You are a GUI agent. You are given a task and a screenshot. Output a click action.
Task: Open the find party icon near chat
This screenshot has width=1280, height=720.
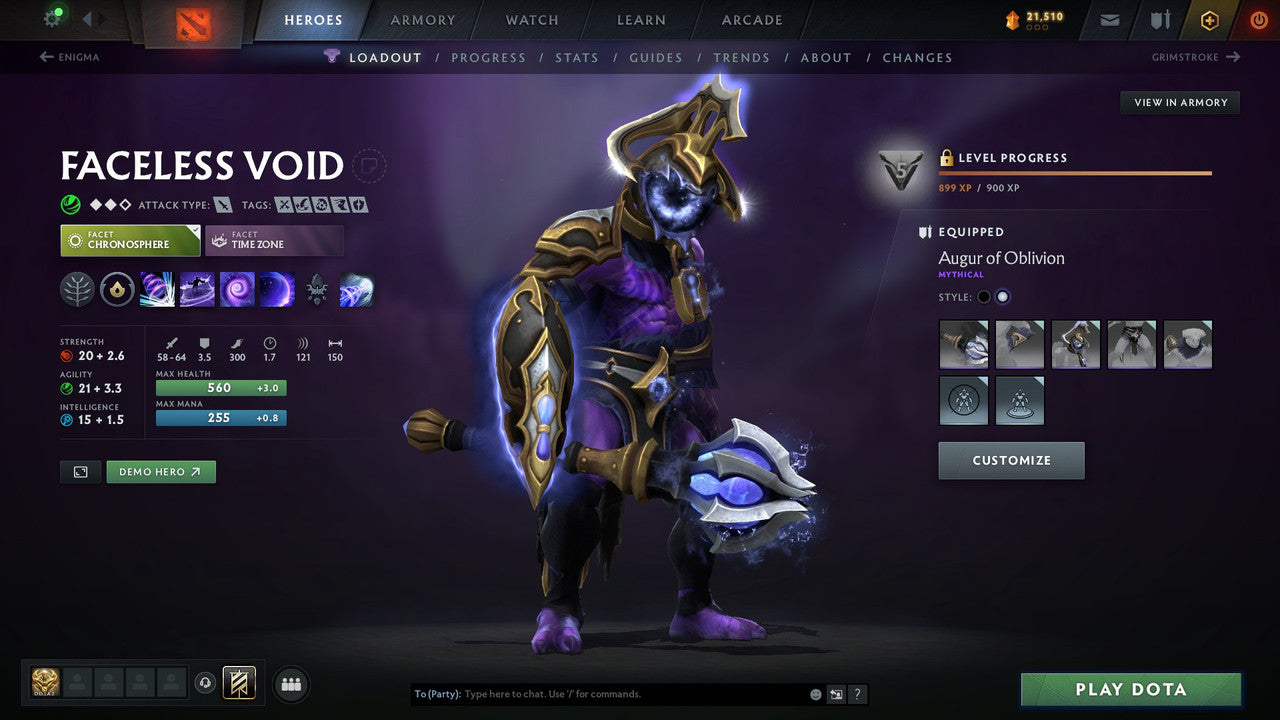(x=290, y=684)
